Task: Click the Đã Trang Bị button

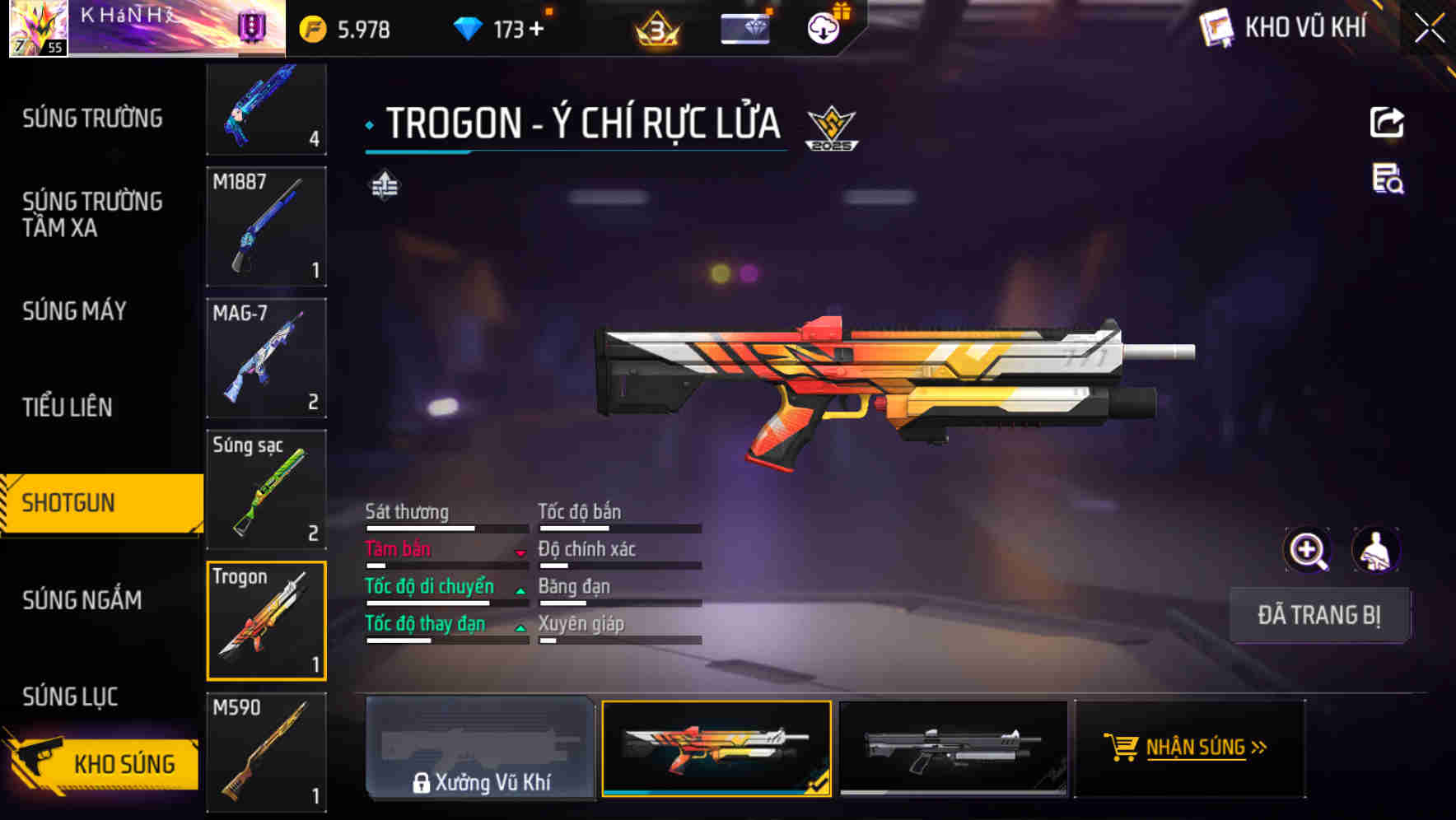Action: pyautogui.click(x=1318, y=615)
